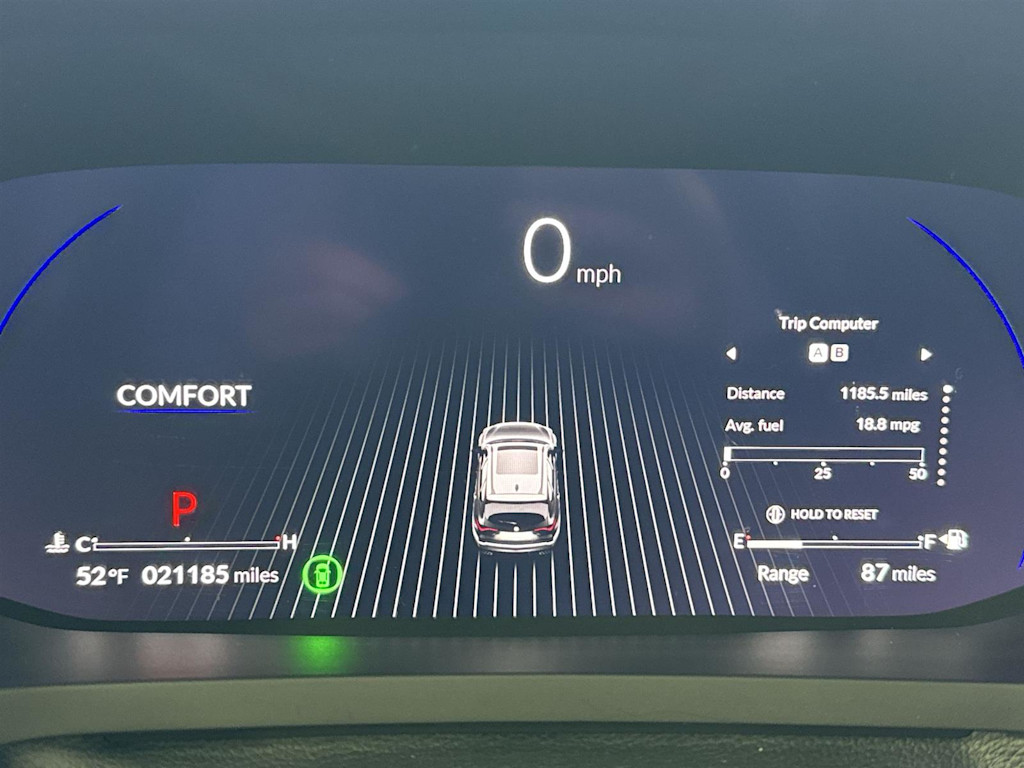
Task: Click the right arrow beside Trip Computer
Action: click(926, 353)
